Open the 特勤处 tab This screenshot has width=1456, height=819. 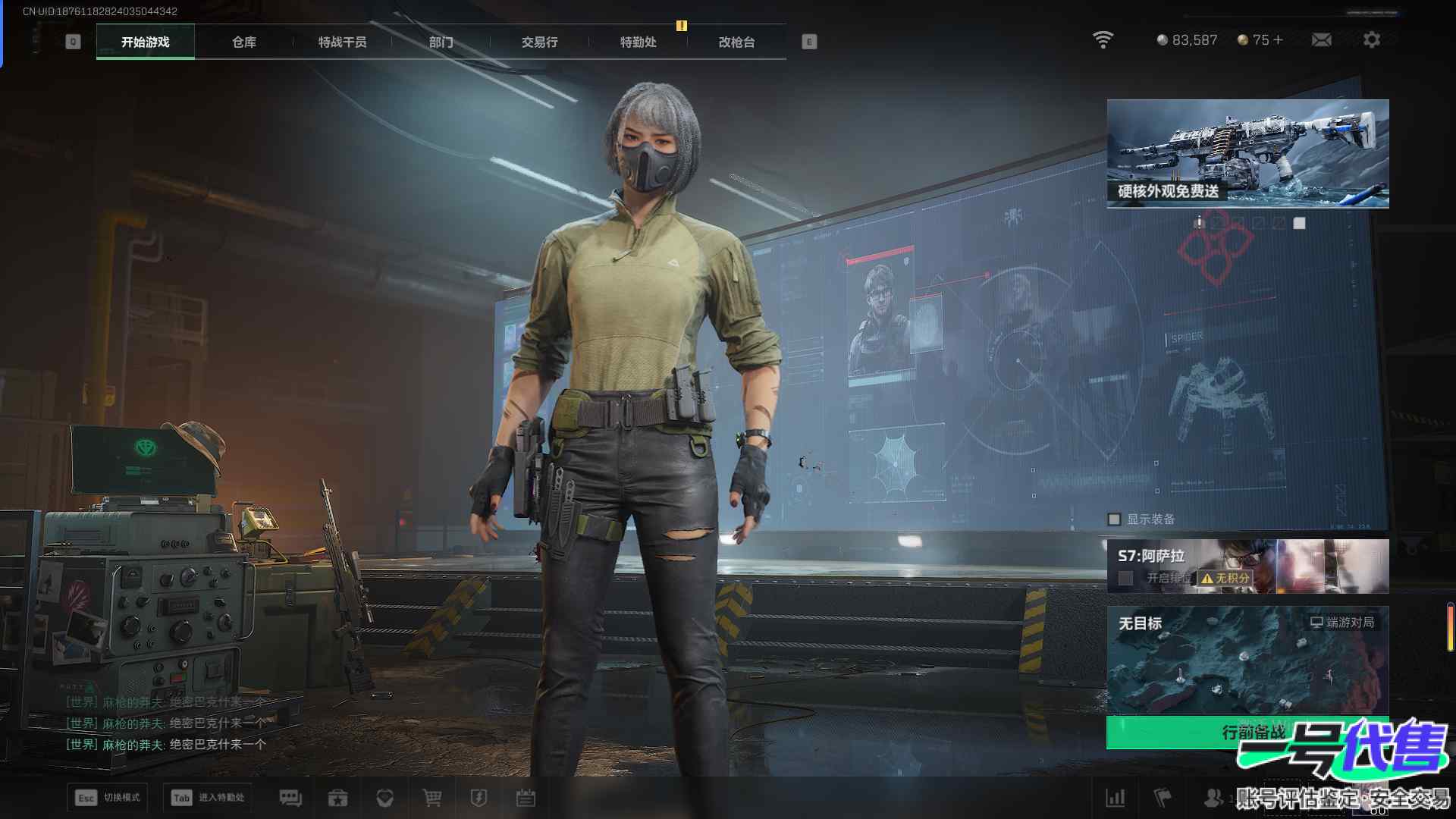point(638,42)
